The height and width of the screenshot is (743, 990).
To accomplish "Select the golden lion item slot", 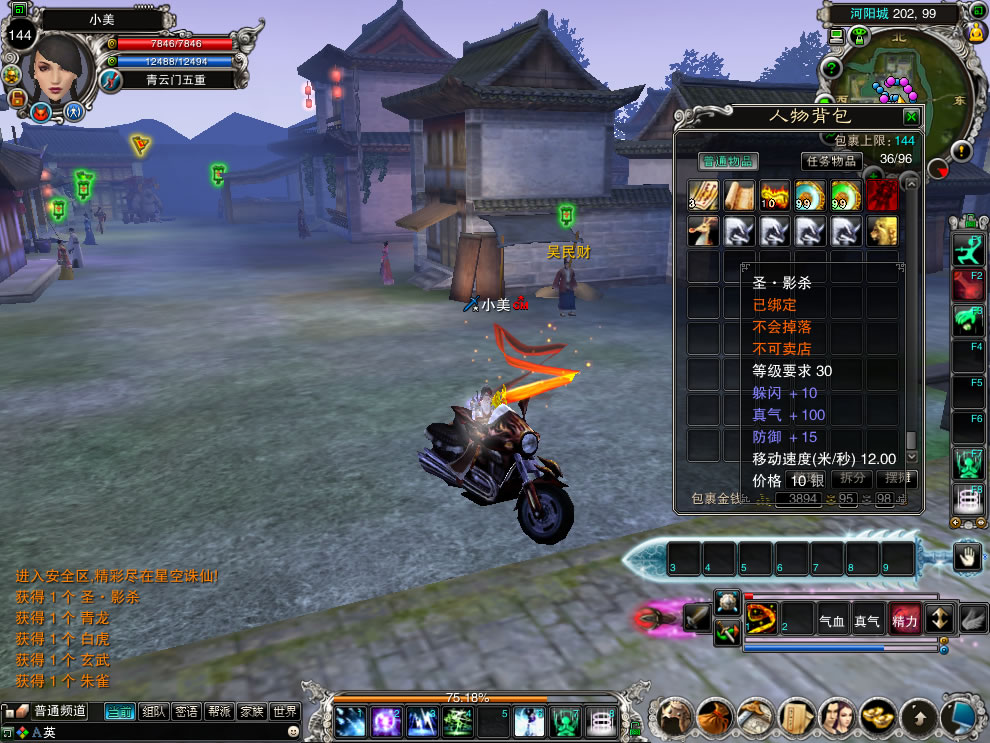I will [881, 231].
